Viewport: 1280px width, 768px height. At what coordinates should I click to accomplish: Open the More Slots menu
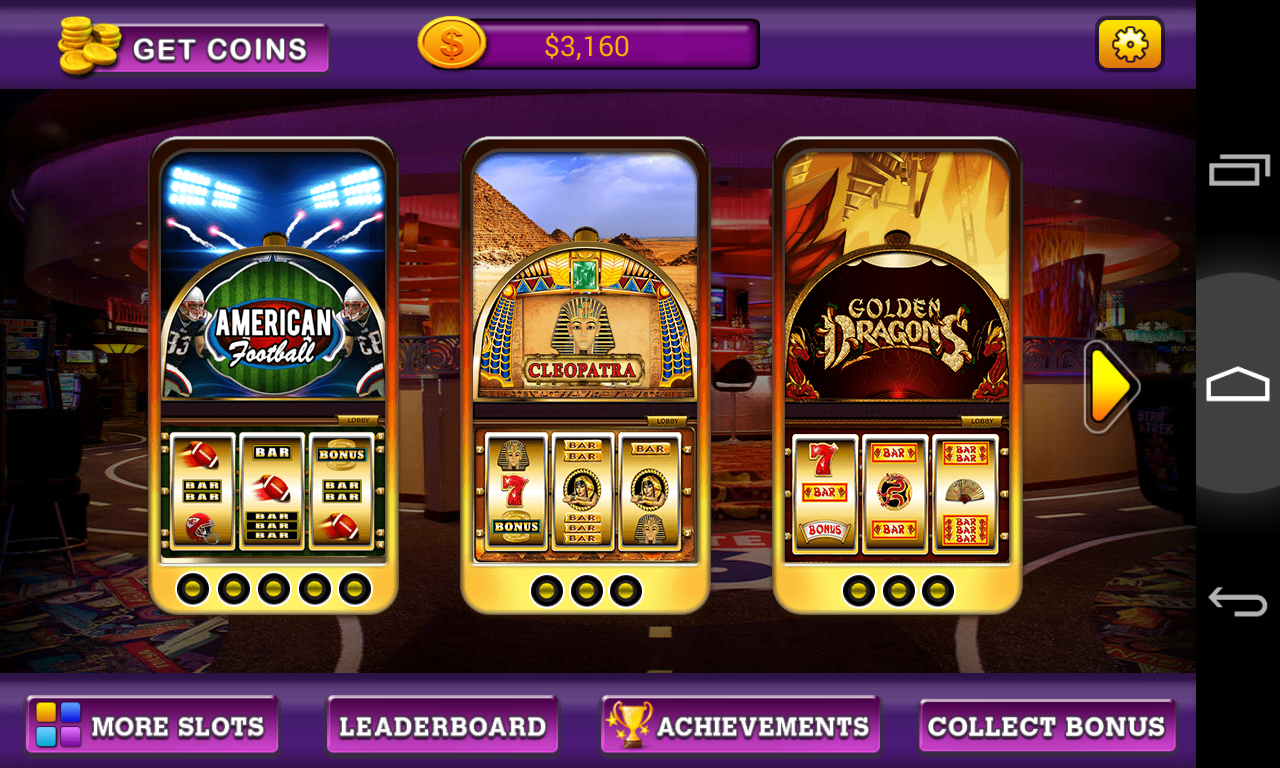click(152, 725)
